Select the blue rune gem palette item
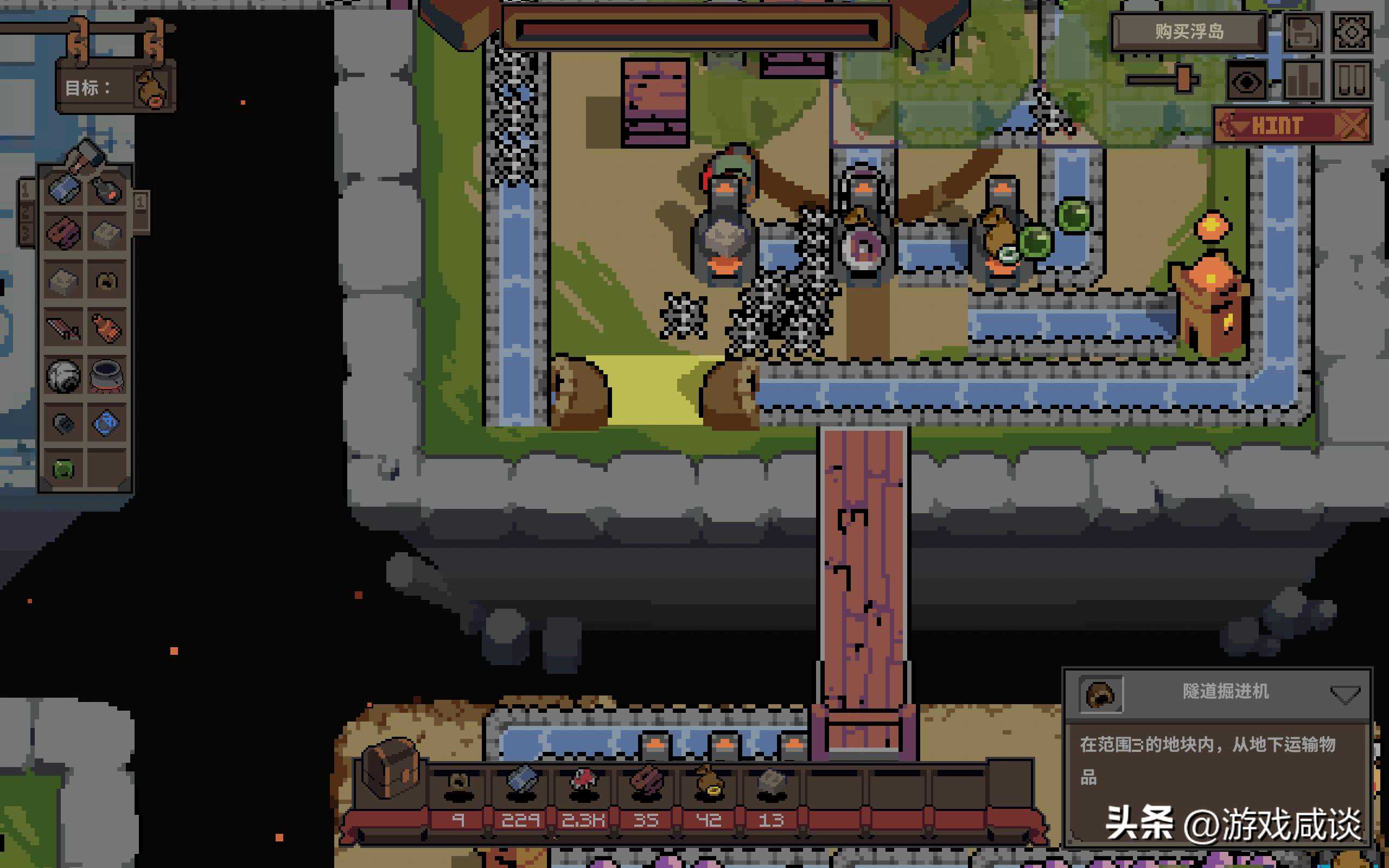 (x=107, y=423)
